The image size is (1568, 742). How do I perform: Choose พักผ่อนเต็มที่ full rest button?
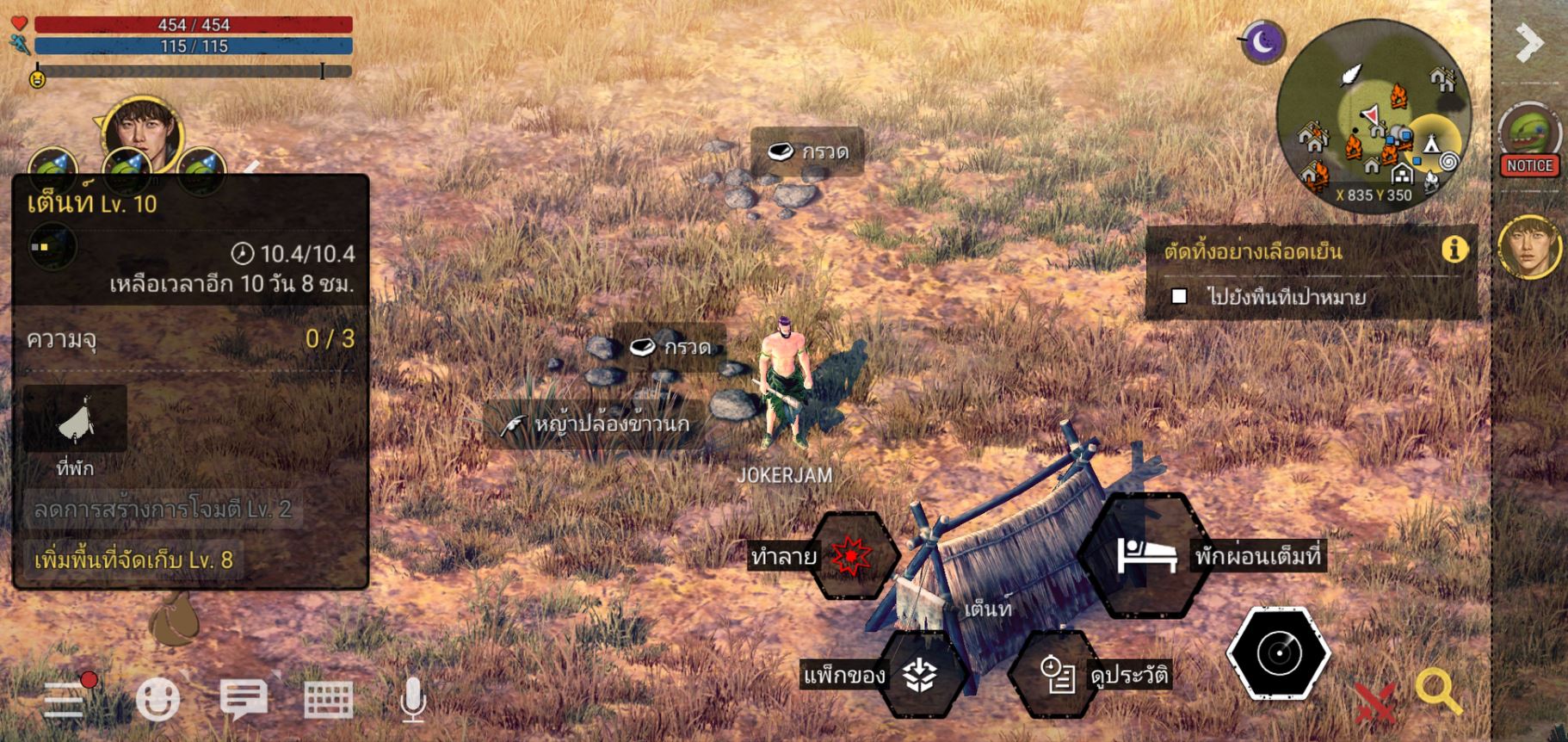[x=1145, y=555]
